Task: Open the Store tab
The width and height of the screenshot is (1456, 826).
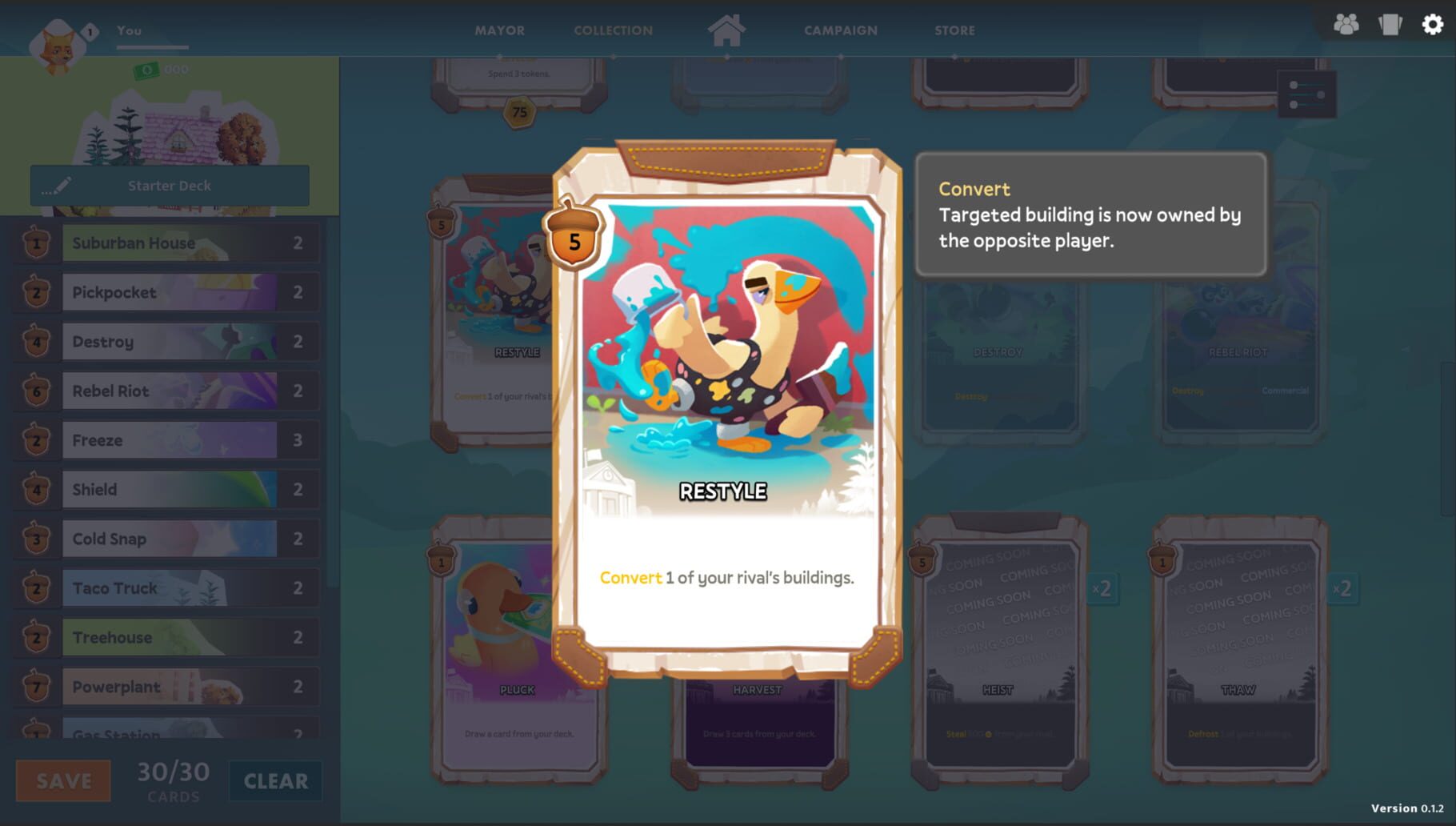Action: coord(953,30)
